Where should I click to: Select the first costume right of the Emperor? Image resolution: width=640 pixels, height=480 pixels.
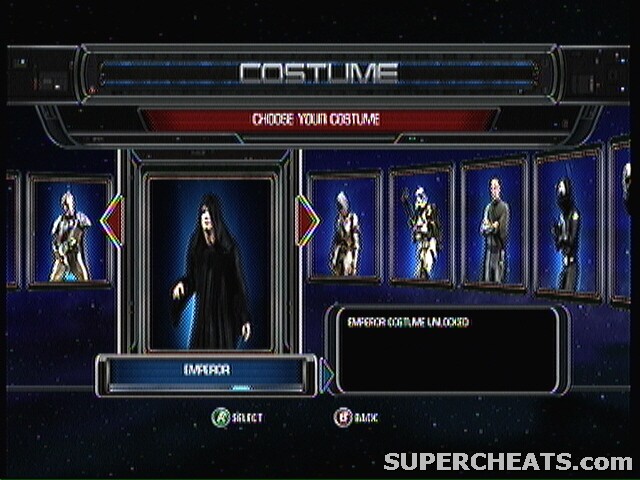(x=345, y=229)
